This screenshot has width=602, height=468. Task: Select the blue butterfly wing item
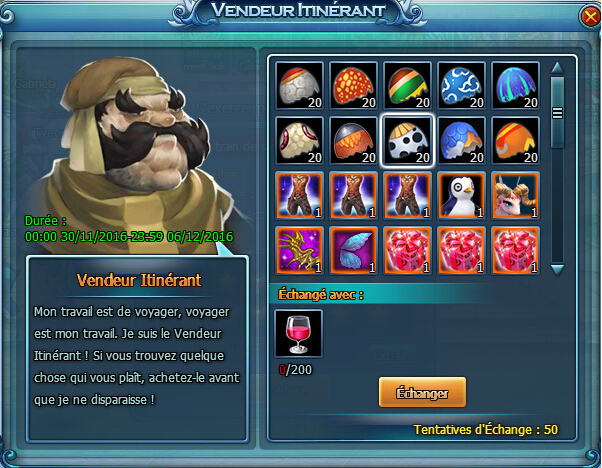[x=354, y=250]
